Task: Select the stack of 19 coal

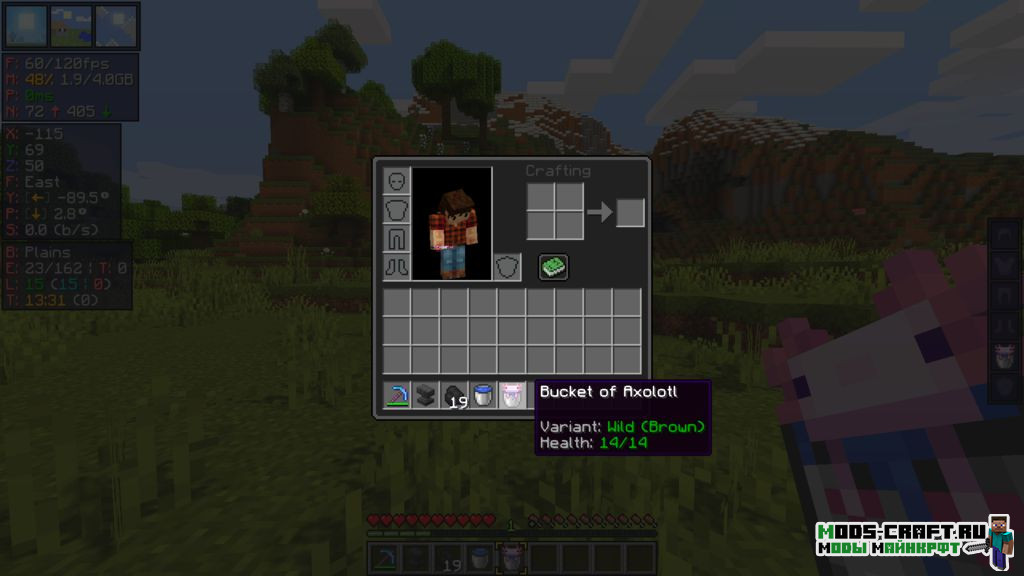Action: pyautogui.click(x=455, y=395)
